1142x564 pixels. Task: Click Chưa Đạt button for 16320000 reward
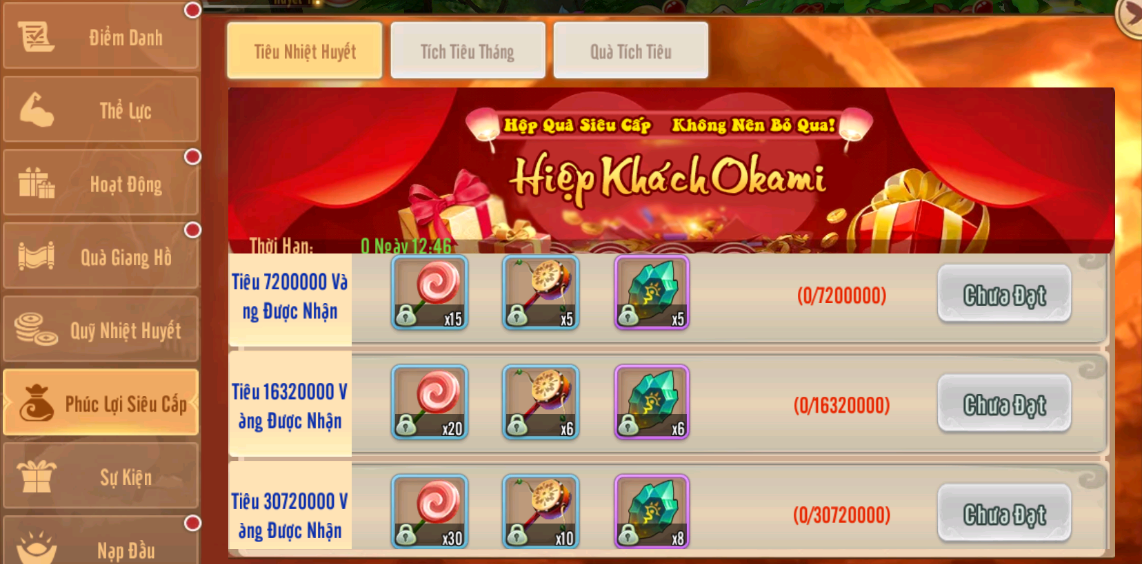(x=1004, y=404)
